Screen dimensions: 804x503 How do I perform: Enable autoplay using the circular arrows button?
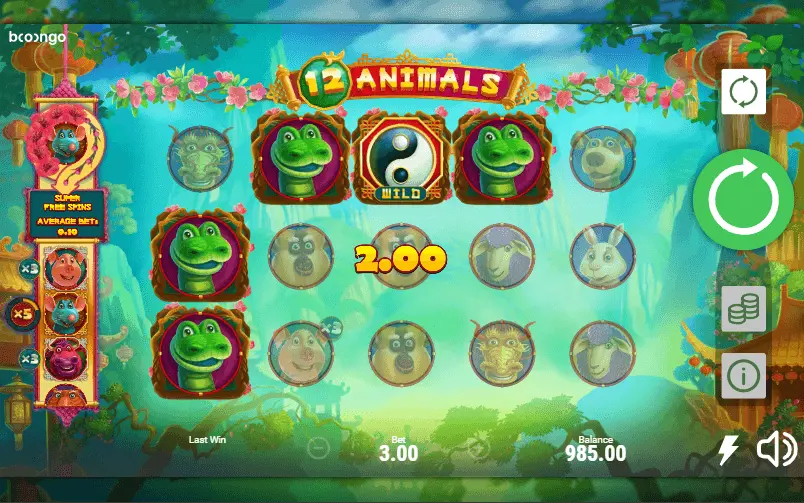743,93
